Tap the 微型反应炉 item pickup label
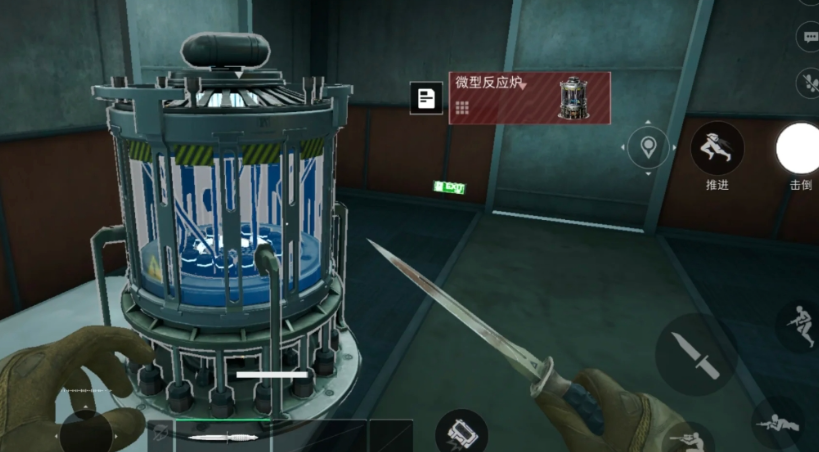 [515, 98]
